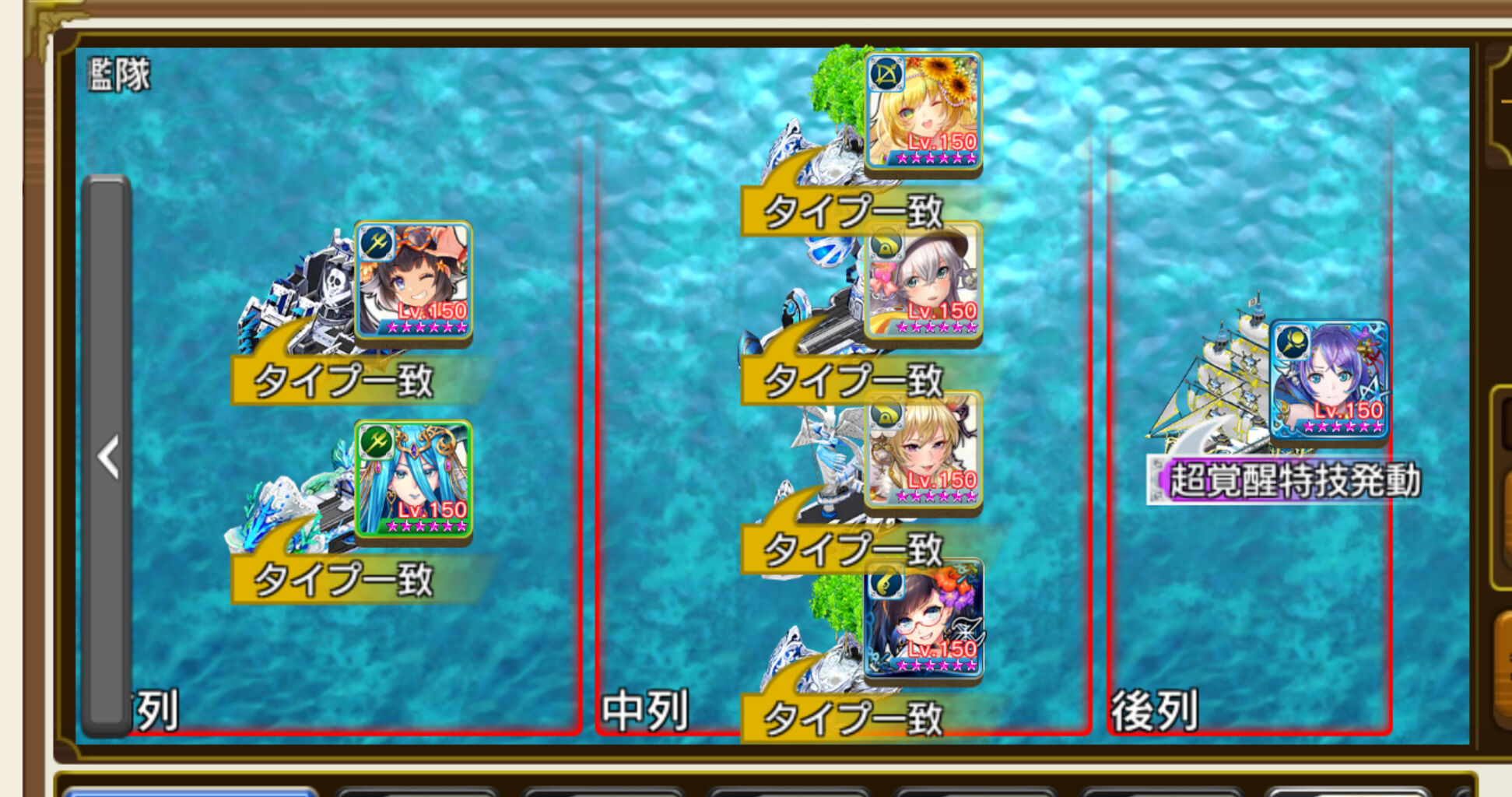
Task: Open the sunflower archer's character portrait
Action: [926, 109]
